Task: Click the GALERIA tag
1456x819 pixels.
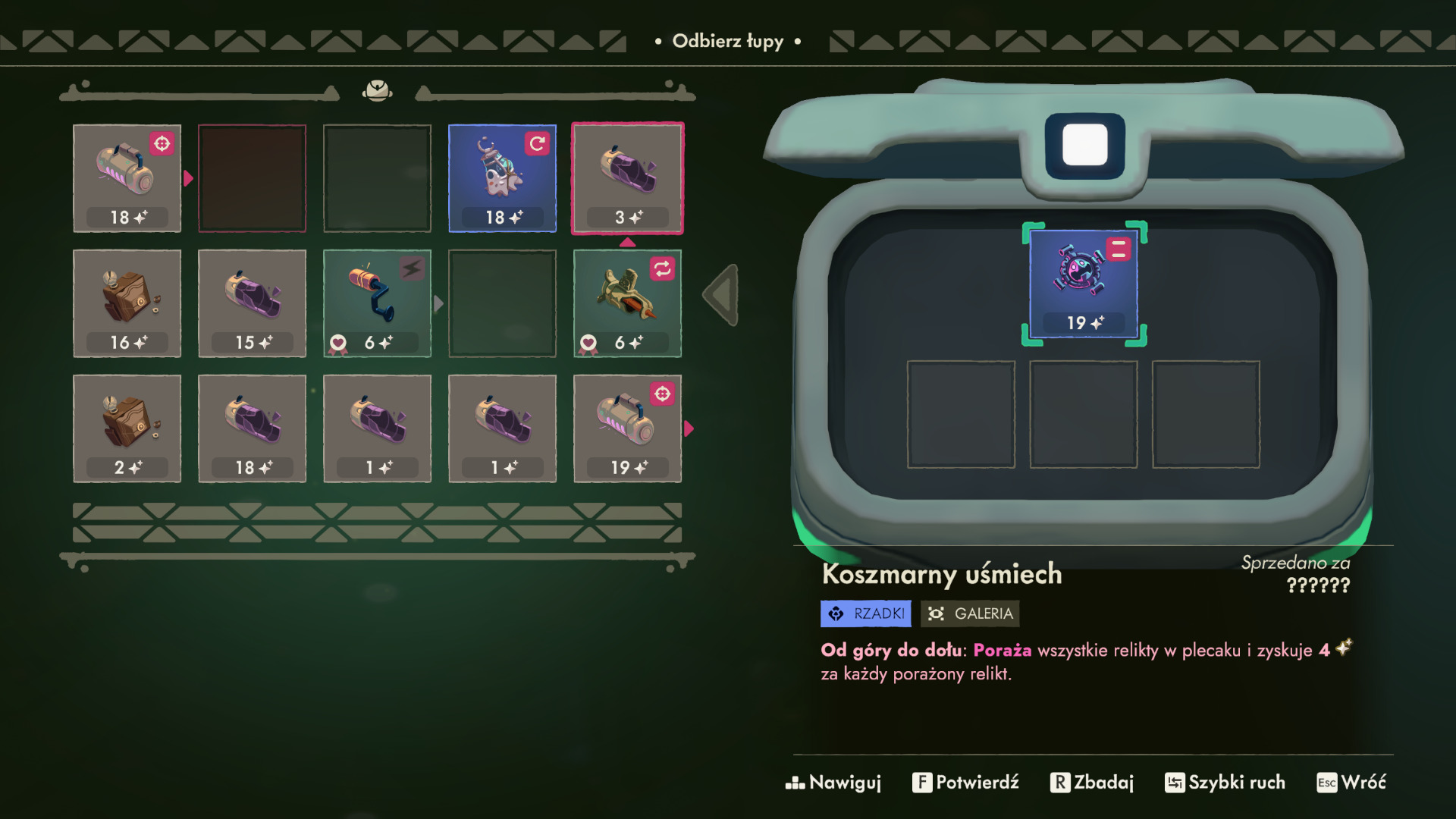Action: [x=970, y=613]
